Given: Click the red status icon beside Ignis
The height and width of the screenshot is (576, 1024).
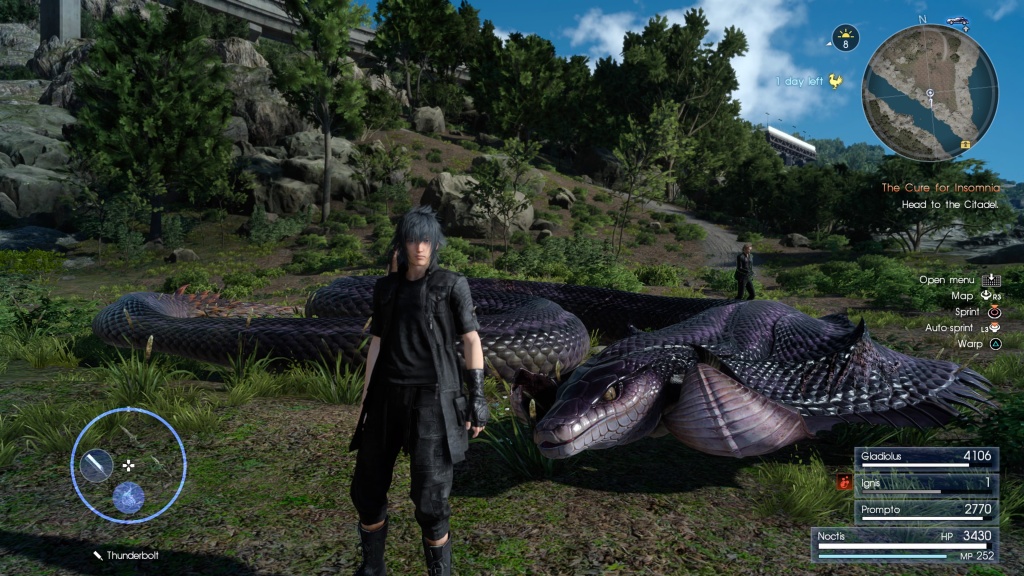Looking at the screenshot, I should point(844,484).
